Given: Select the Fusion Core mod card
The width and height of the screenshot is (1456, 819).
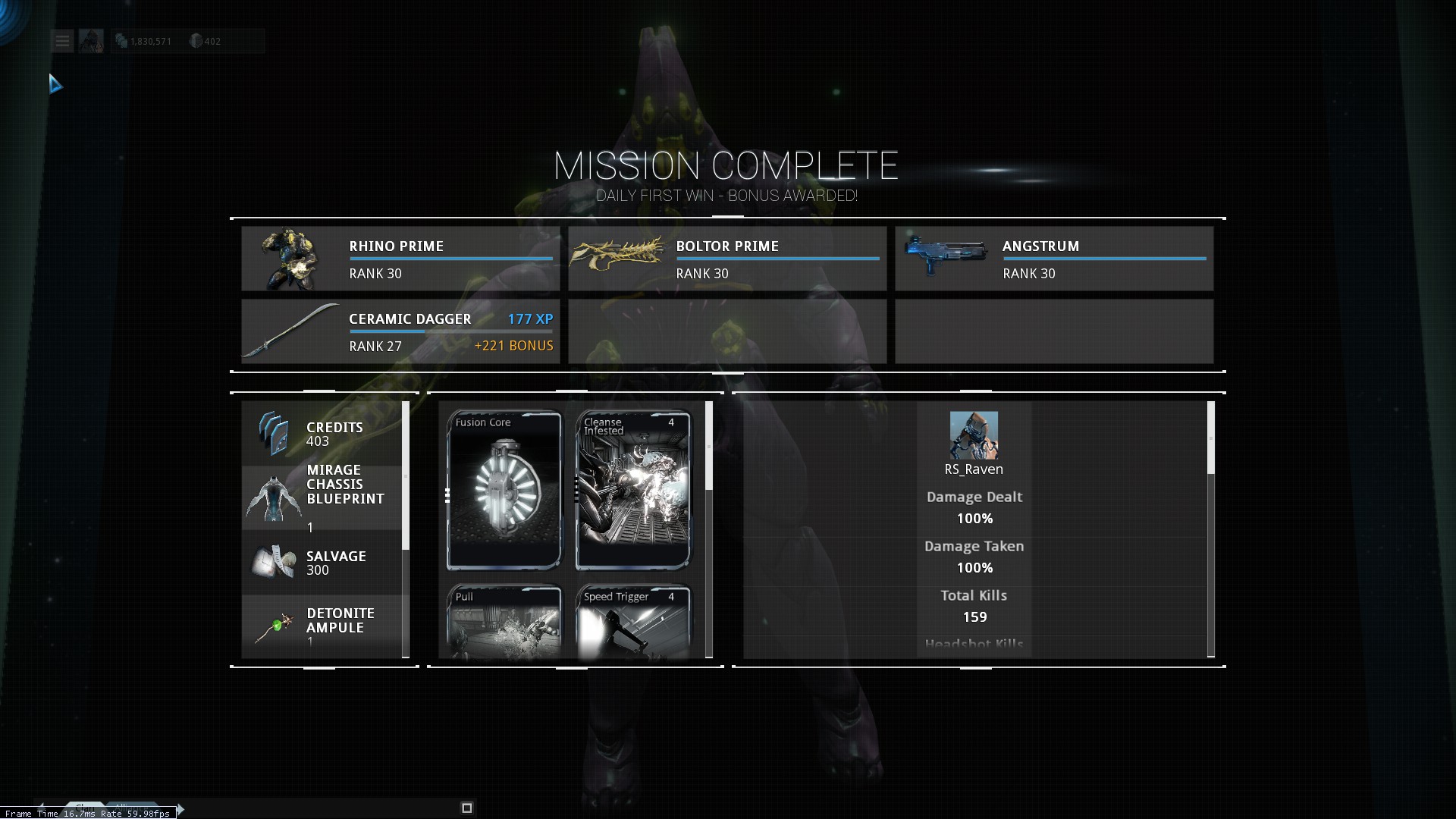Looking at the screenshot, I should click(x=504, y=490).
